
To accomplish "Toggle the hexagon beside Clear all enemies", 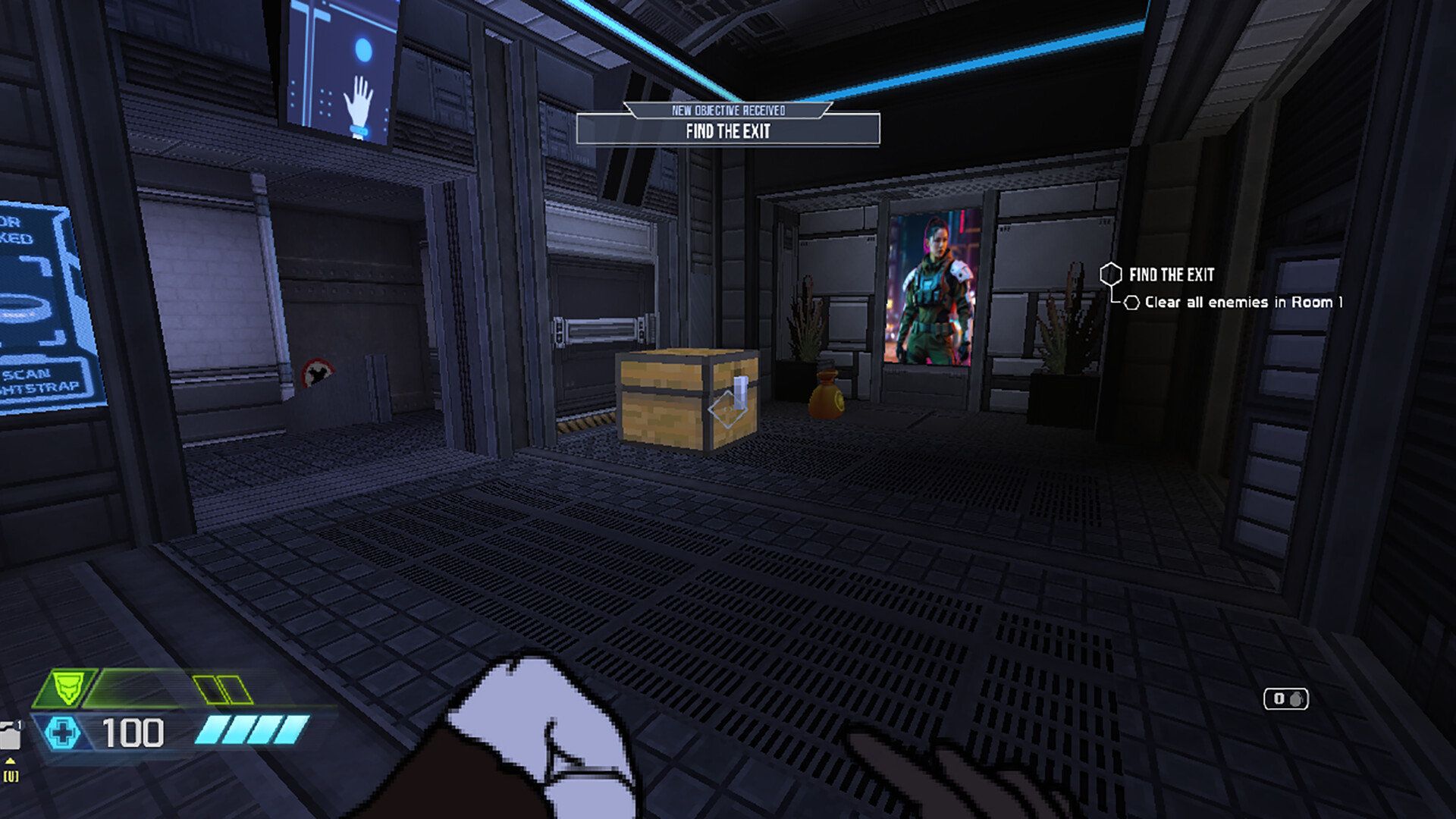I will pos(1132,302).
